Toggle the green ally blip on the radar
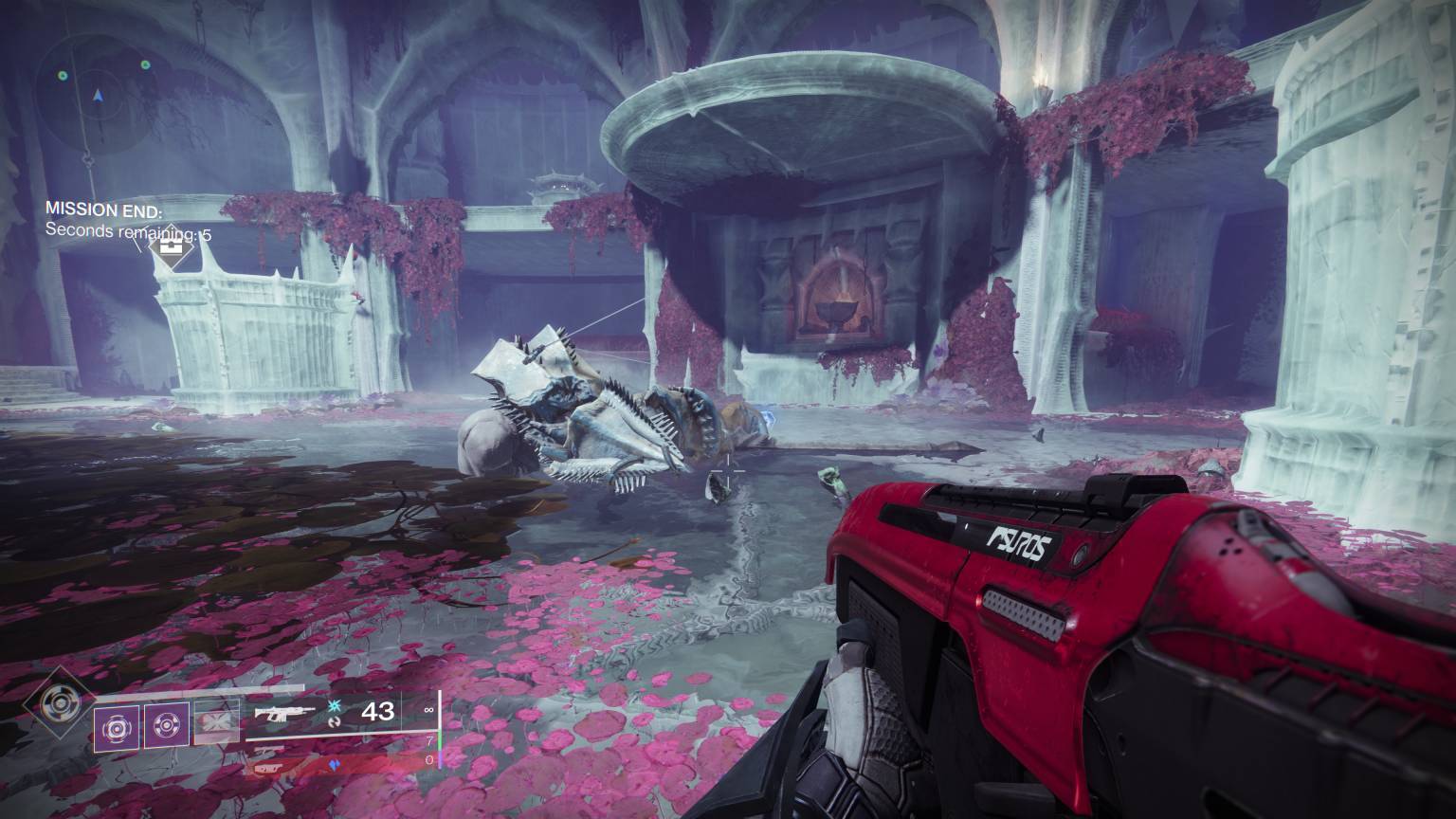 coord(63,76)
